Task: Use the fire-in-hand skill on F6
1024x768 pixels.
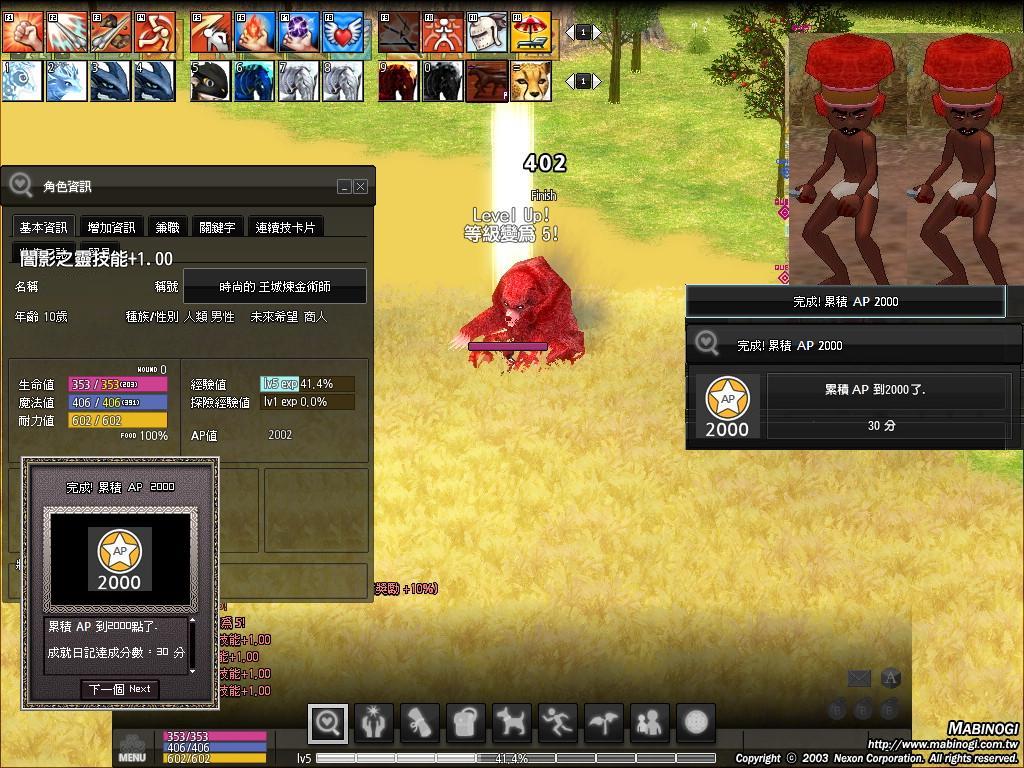Action: (x=255, y=33)
